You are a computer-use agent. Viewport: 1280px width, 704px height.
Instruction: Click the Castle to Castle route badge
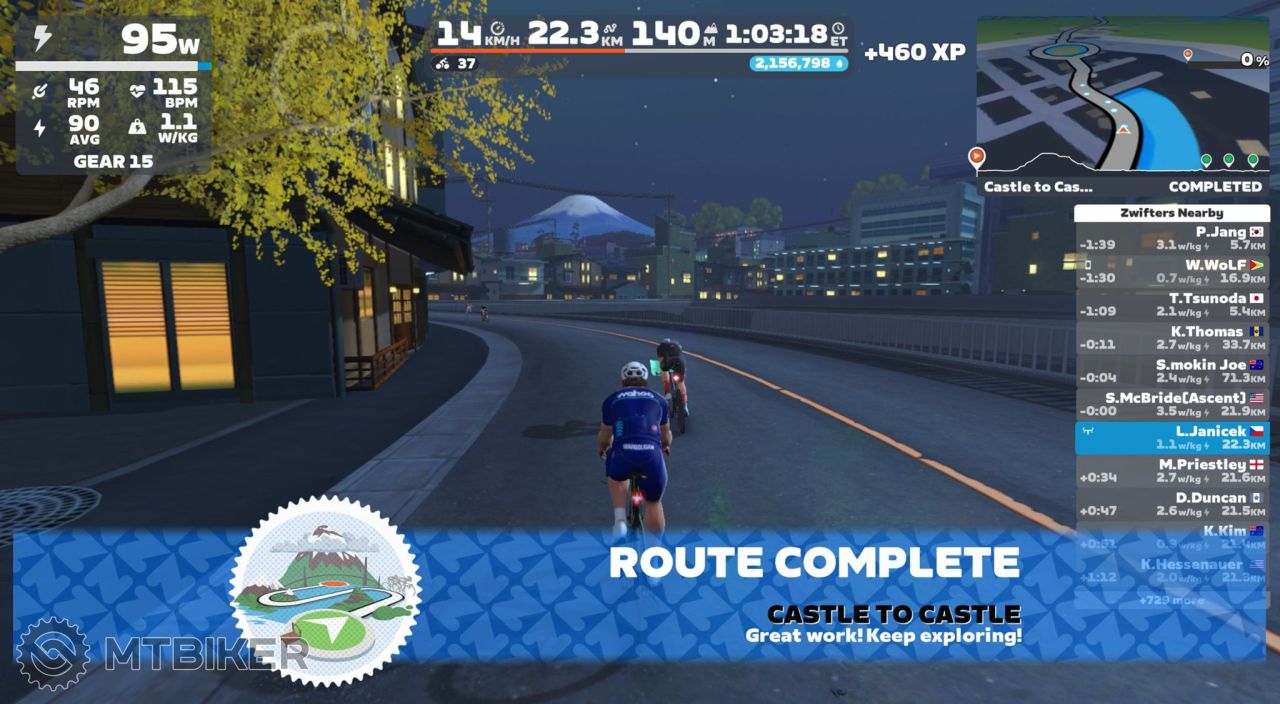[325, 591]
